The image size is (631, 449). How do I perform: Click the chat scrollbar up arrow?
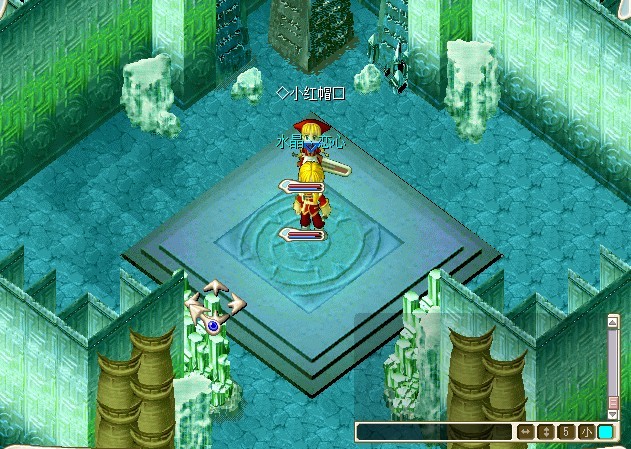613,322
